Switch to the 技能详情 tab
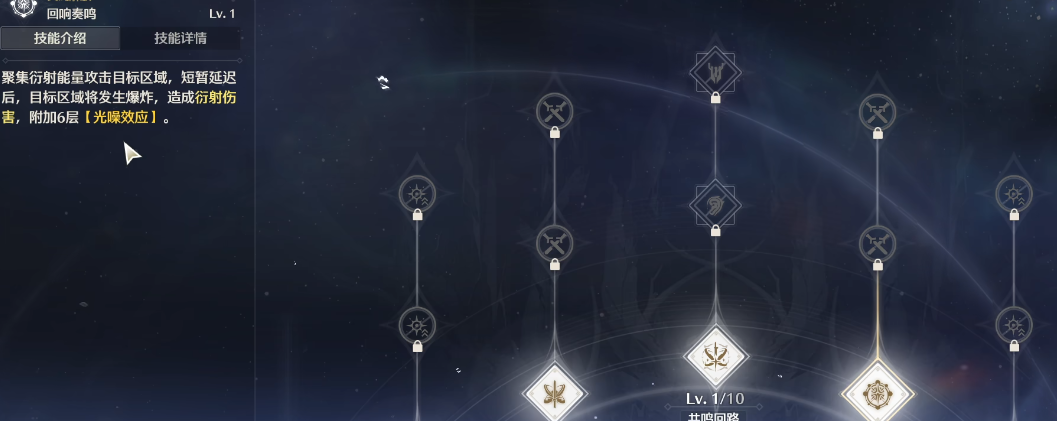 180,39
